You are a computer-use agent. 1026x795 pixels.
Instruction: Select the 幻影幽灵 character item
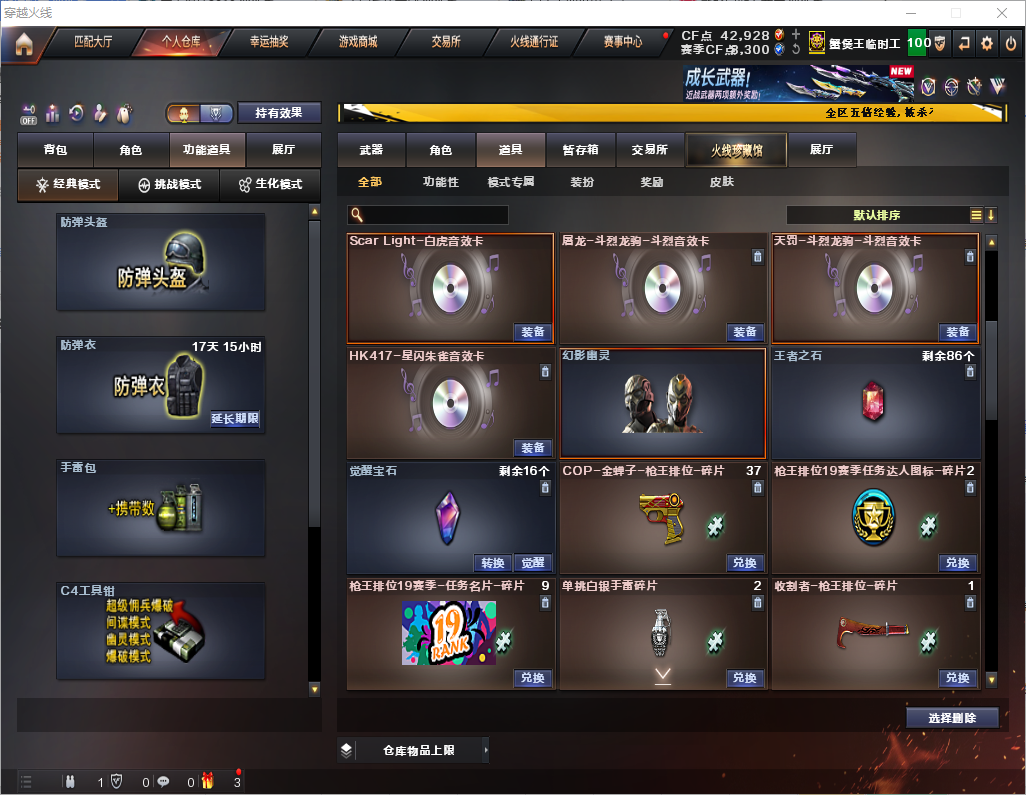pos(663,402)
